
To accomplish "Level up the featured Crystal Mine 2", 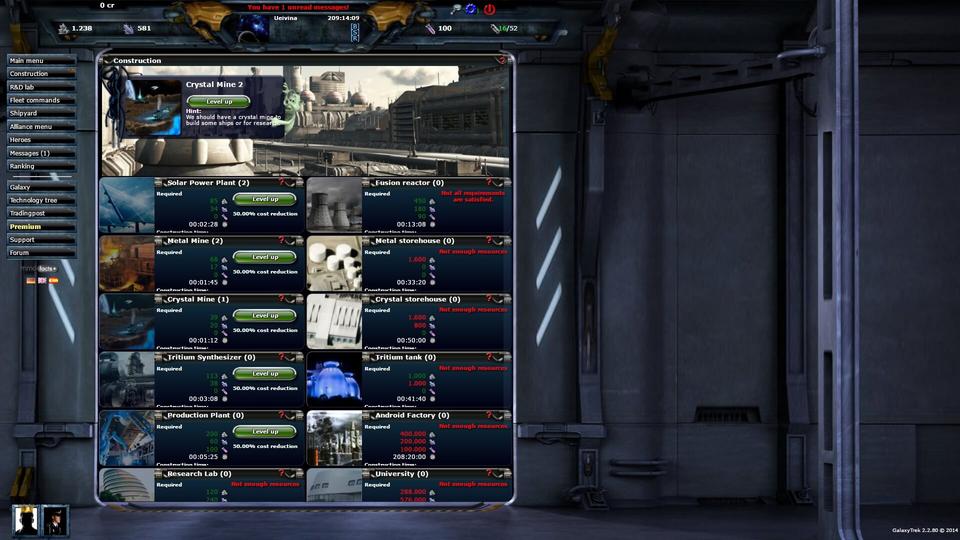I will pos(219,101).
